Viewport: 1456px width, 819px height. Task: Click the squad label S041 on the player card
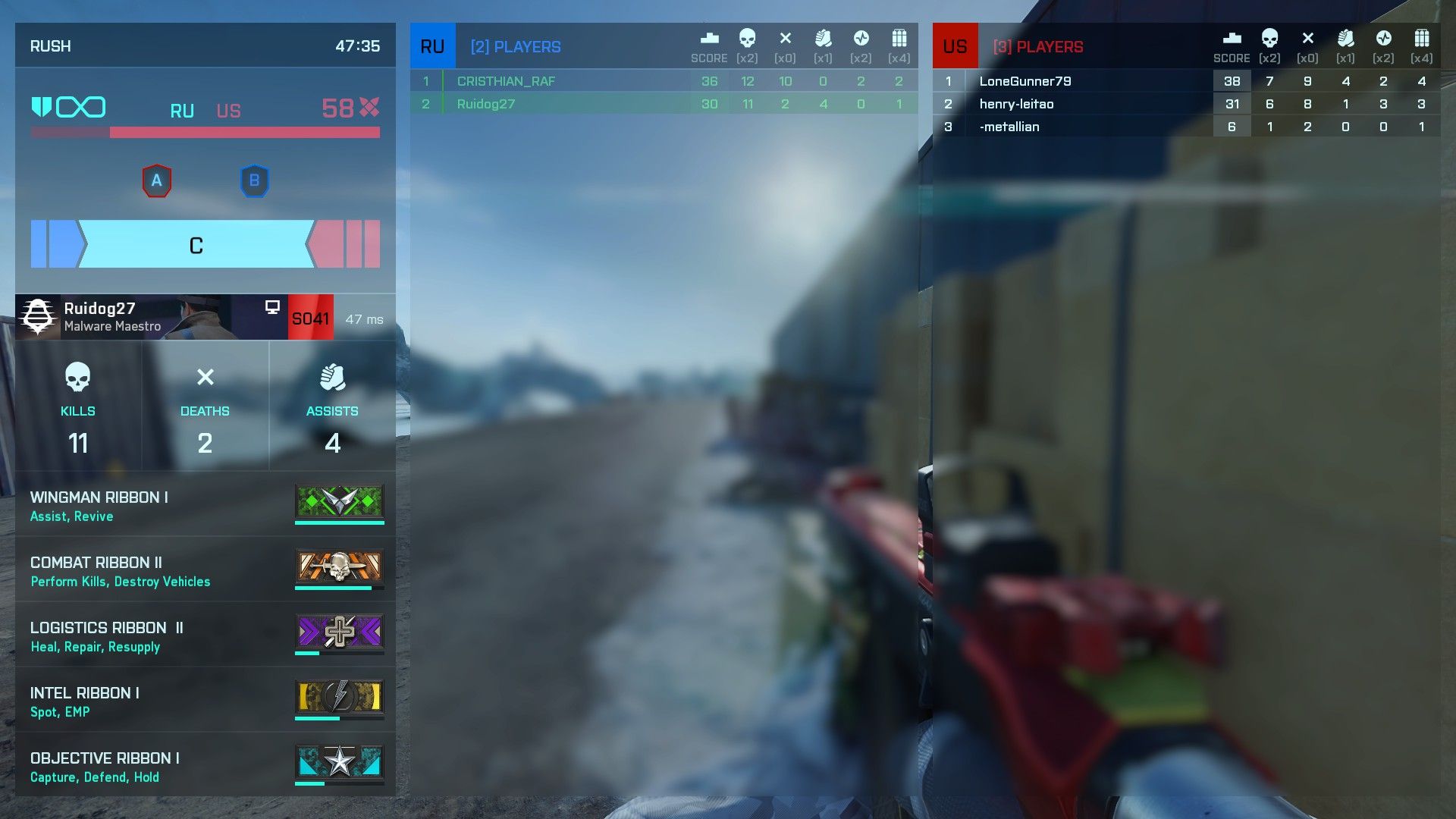tap(309, 317)
